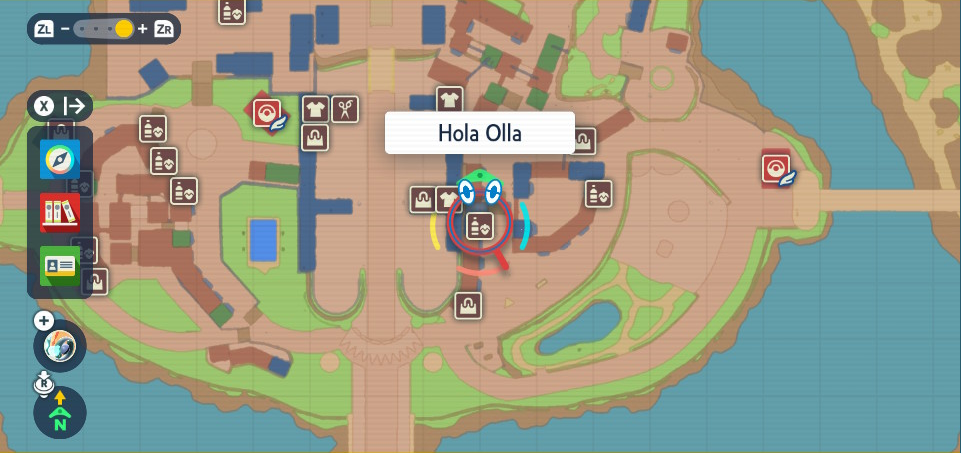This screenshot has width=961, height=453.
Task: Select the clothing shop marker next to the scissors
Action: pyautogui.click(x=316, y=108)
